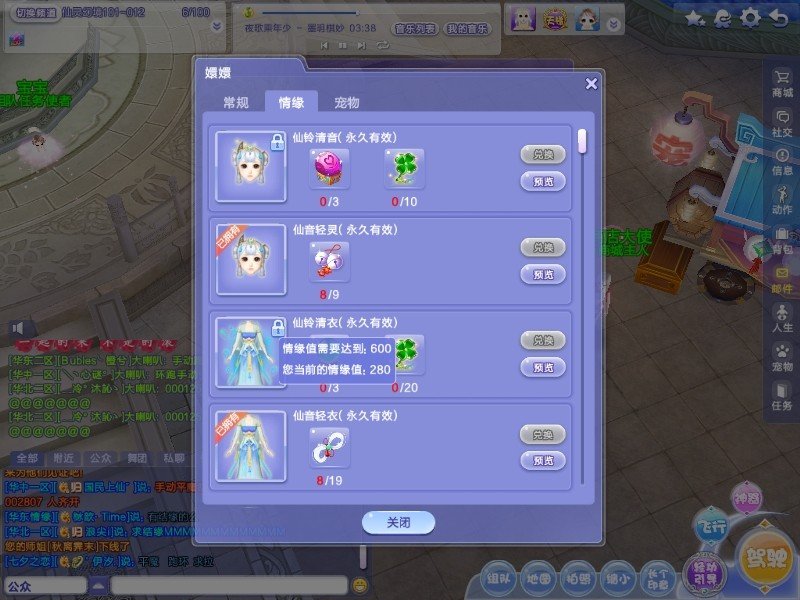
Task: Close the 嬛嬛 window with the X
Action: click(591, 84)
